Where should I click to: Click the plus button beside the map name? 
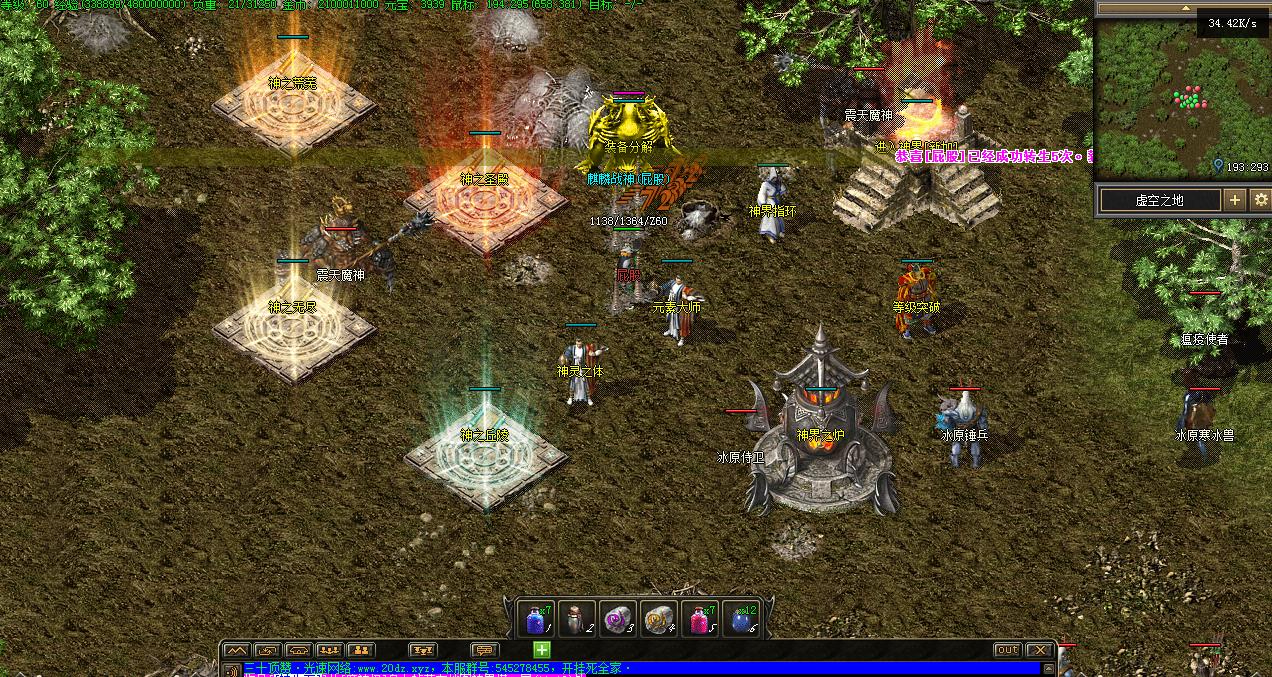click(1235, 200)
